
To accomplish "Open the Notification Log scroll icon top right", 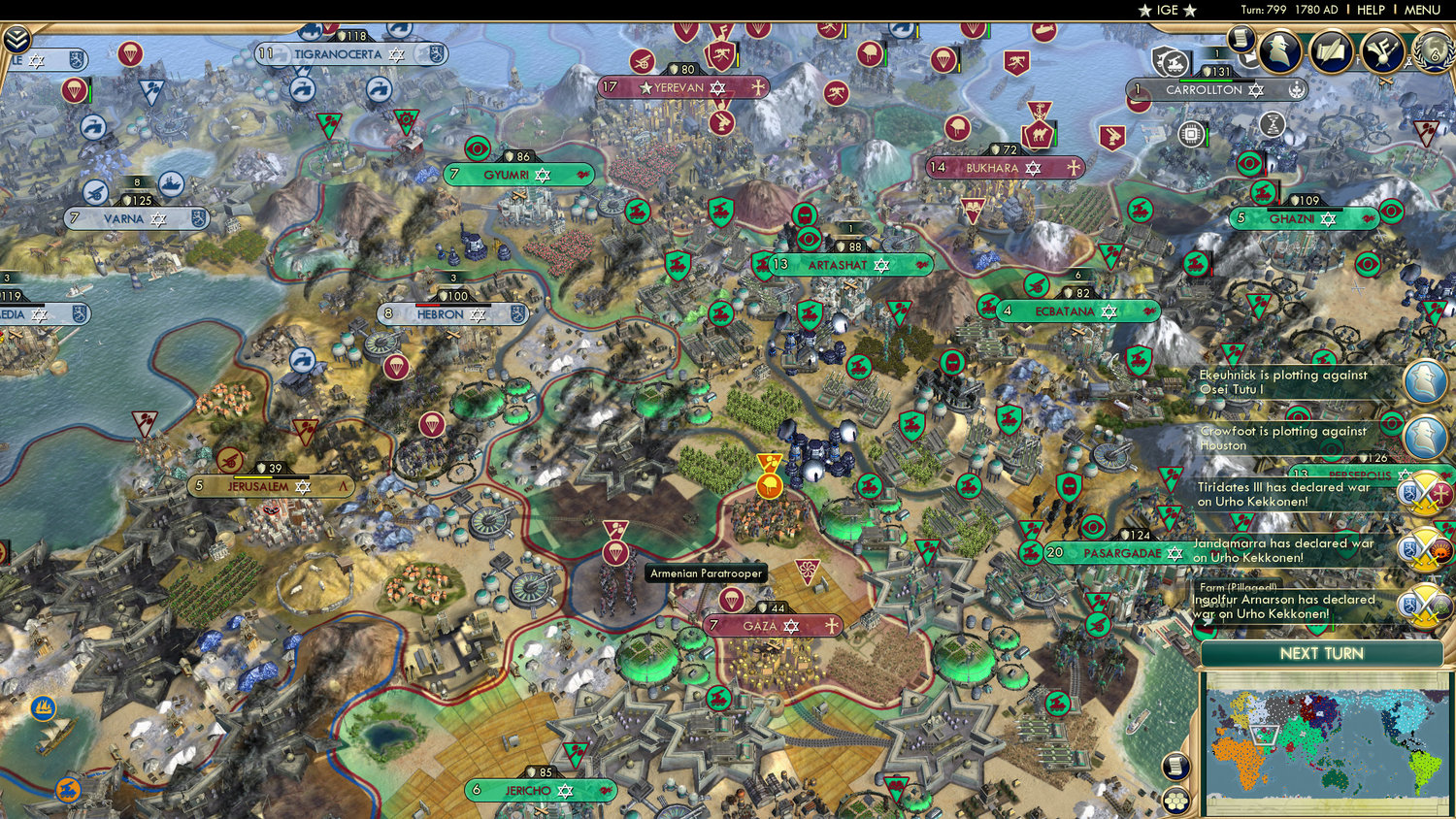I will pyautogui.click(x=1241, y=41).
